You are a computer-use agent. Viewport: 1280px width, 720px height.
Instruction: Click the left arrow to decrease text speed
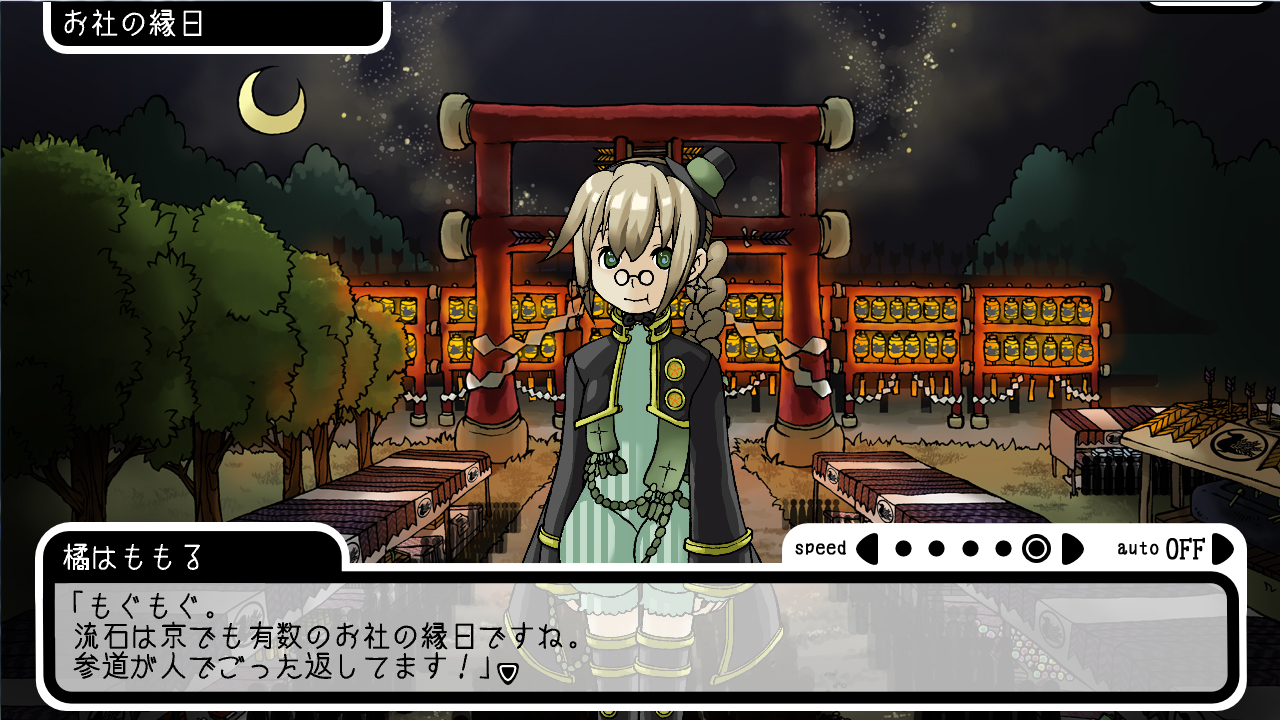pos(868,548)
